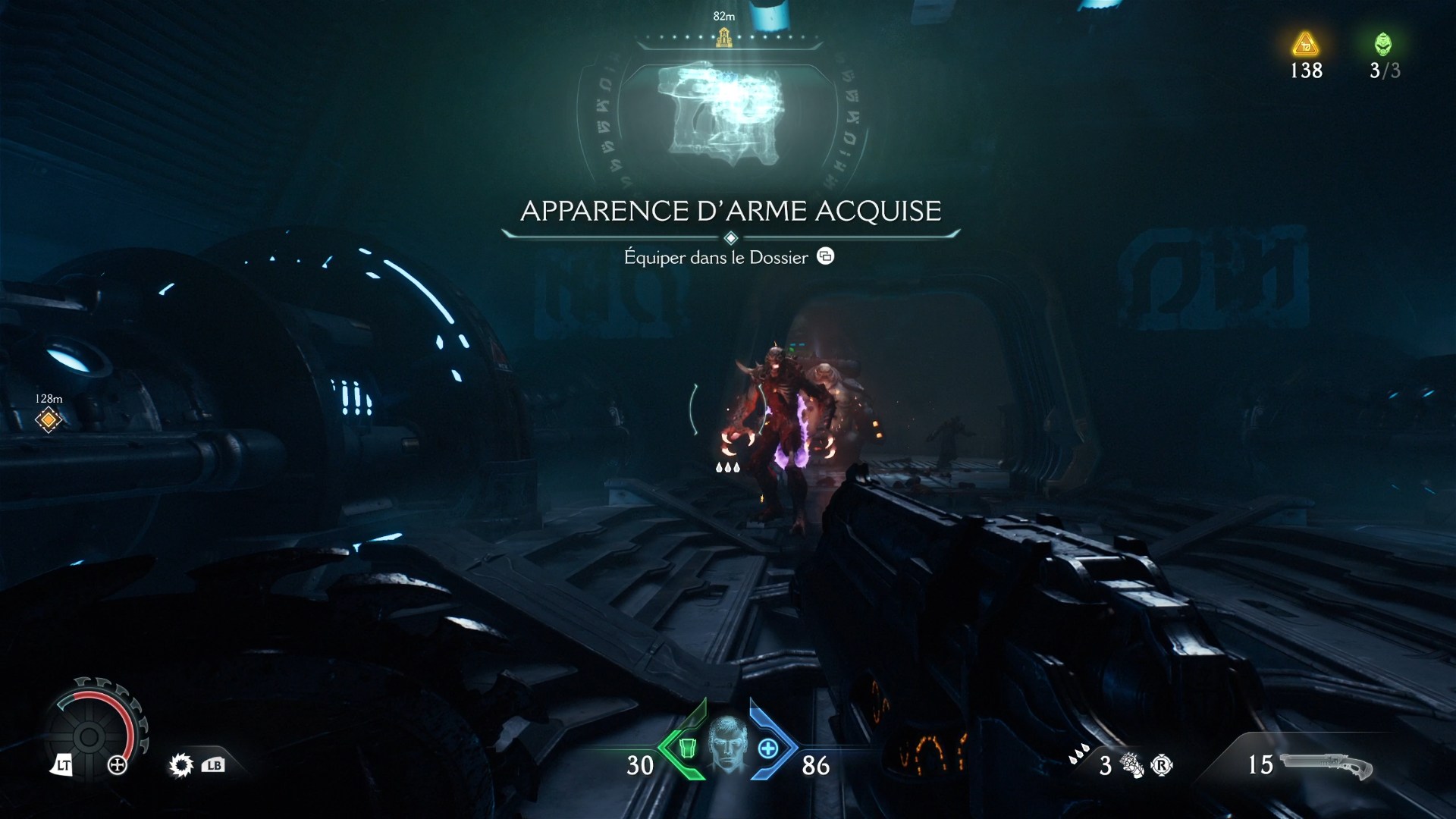Click the 82m objective marker at screen top
Screen dimensions: 1456x819
point(723,34)
